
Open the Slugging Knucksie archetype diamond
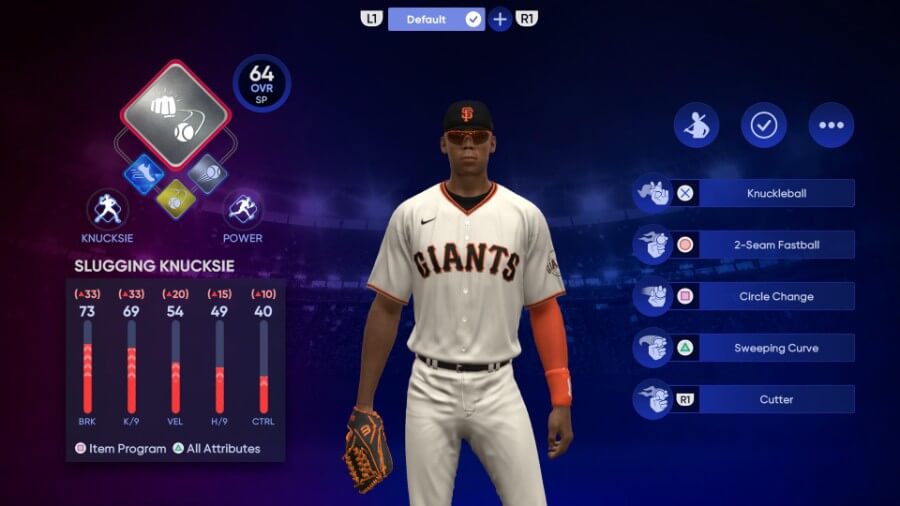(x=176, y=114)
